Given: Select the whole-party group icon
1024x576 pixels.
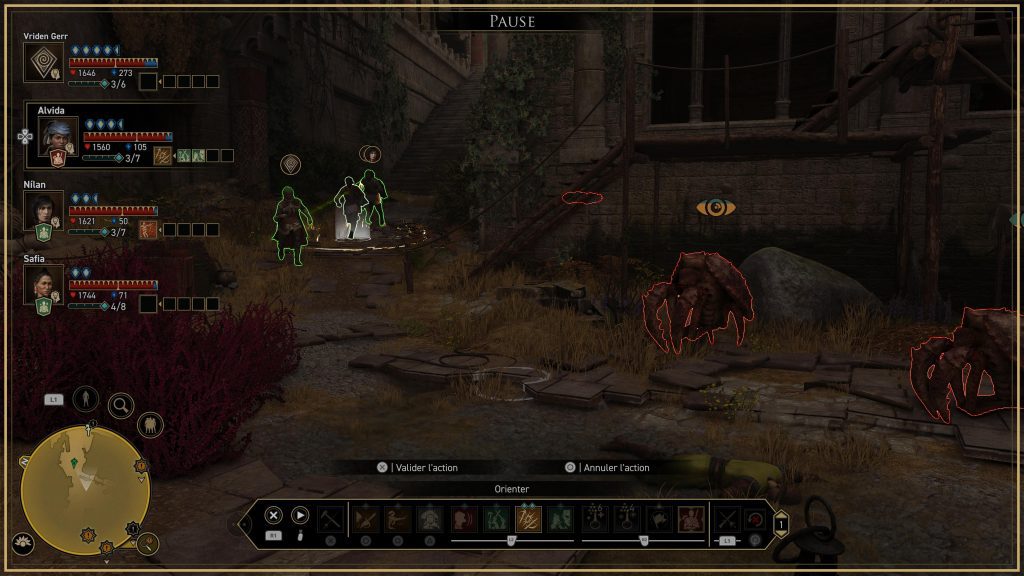Looking at the screenshot, I should coord(150,425).
